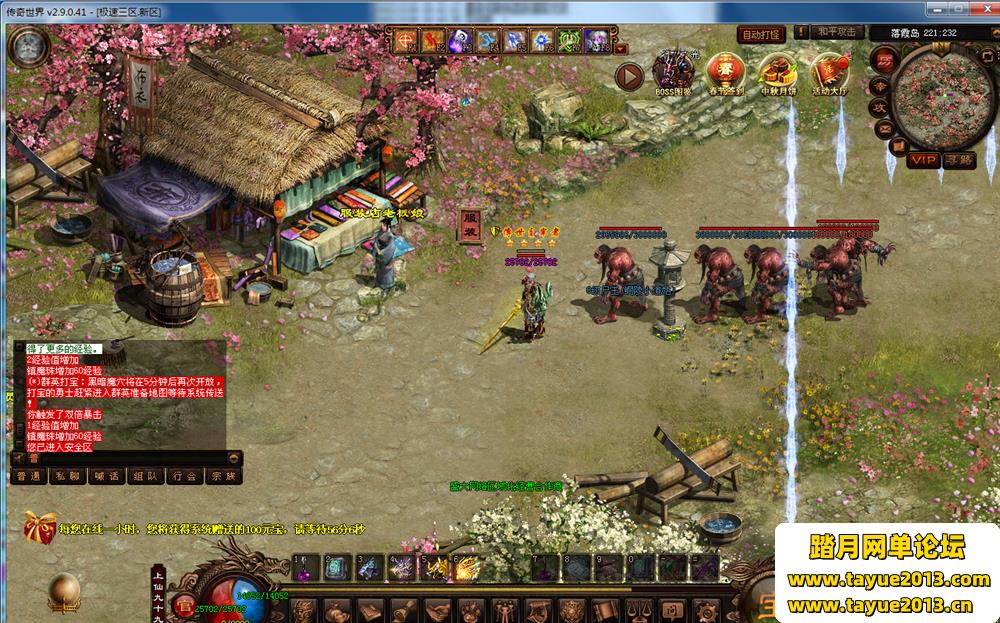The height and width of the screenshot is (623, 1000).
Task: Open the envelope mail icon by minimap
Action: pyautogui.click(x=884, y=128)
